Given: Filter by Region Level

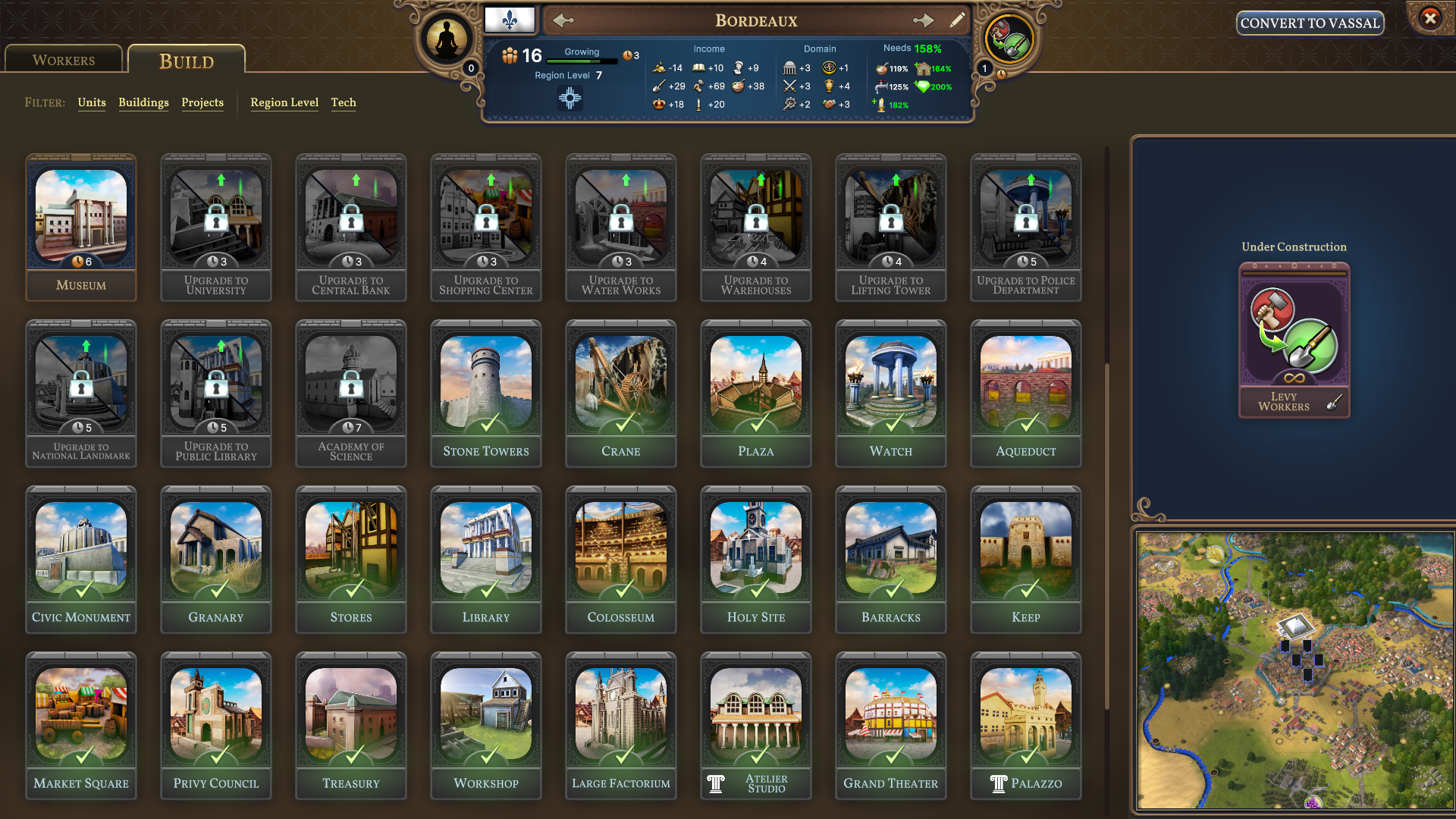Looking at the screenshot, I should click(284, 103).
